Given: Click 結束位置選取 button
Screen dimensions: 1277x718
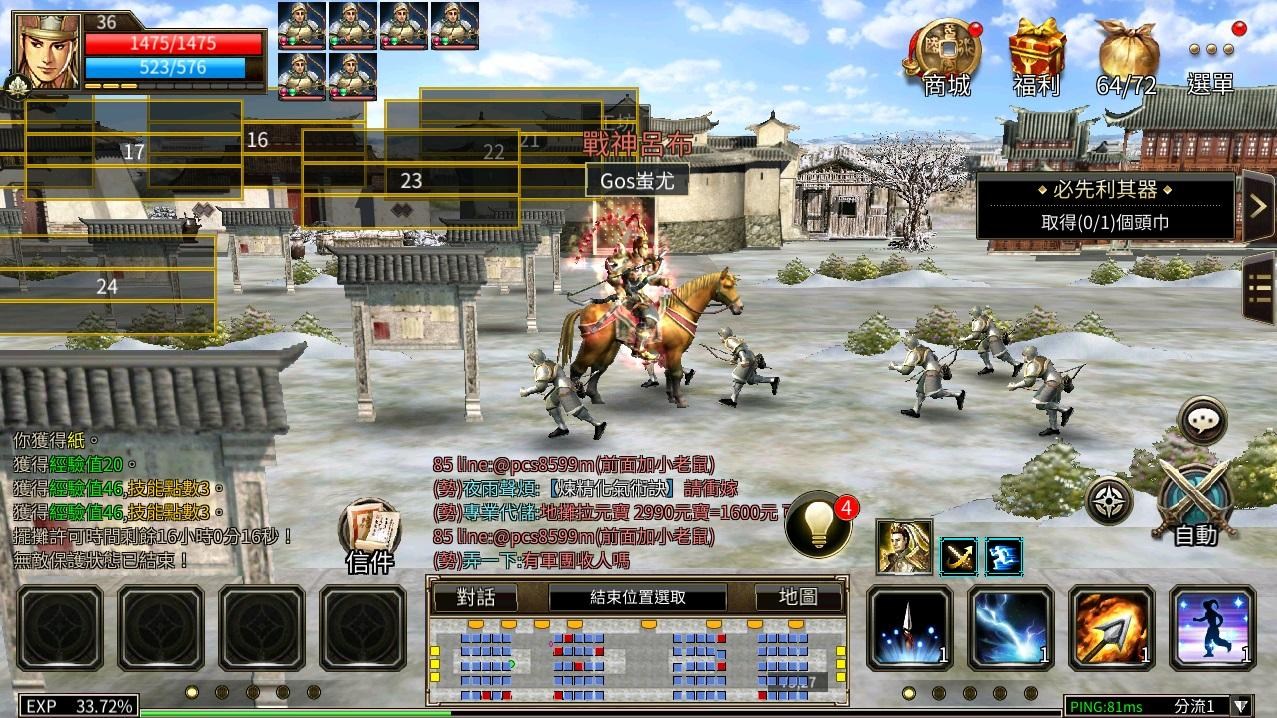Looking at the screenshot, I should click(637, 598).
